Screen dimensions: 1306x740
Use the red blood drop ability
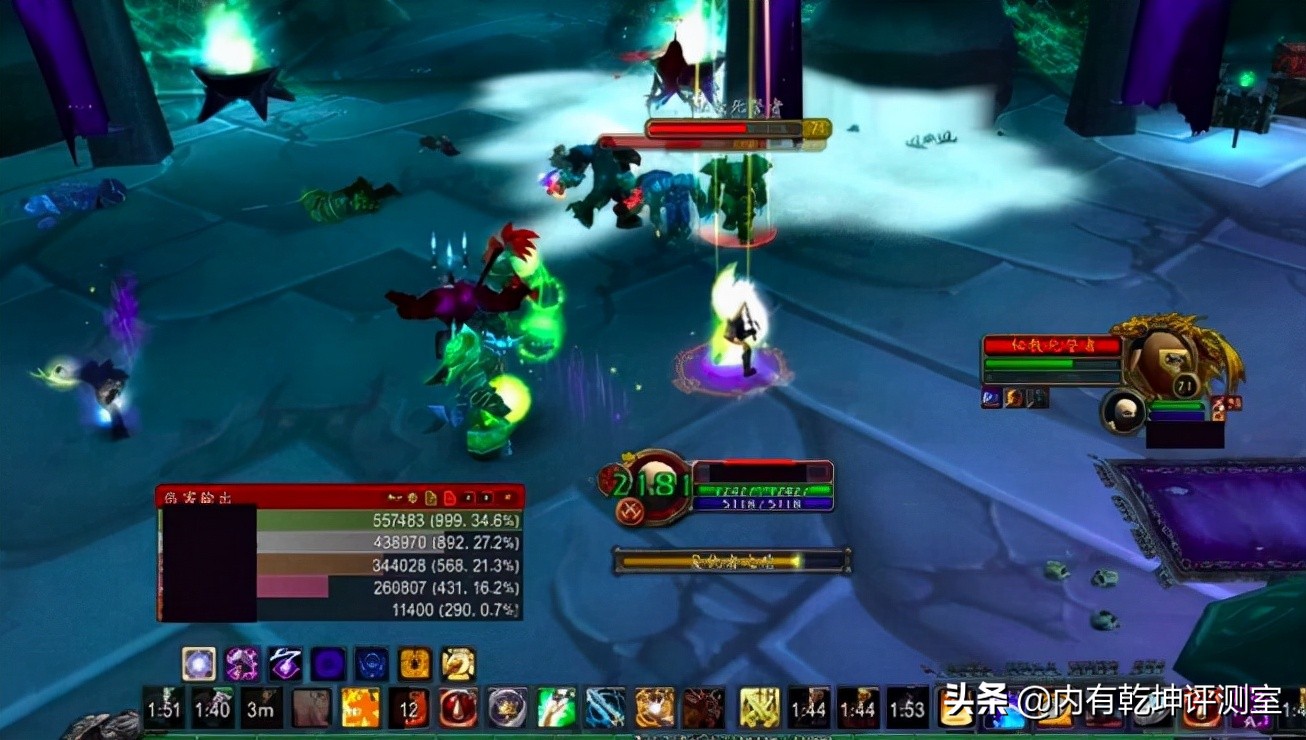458,708
